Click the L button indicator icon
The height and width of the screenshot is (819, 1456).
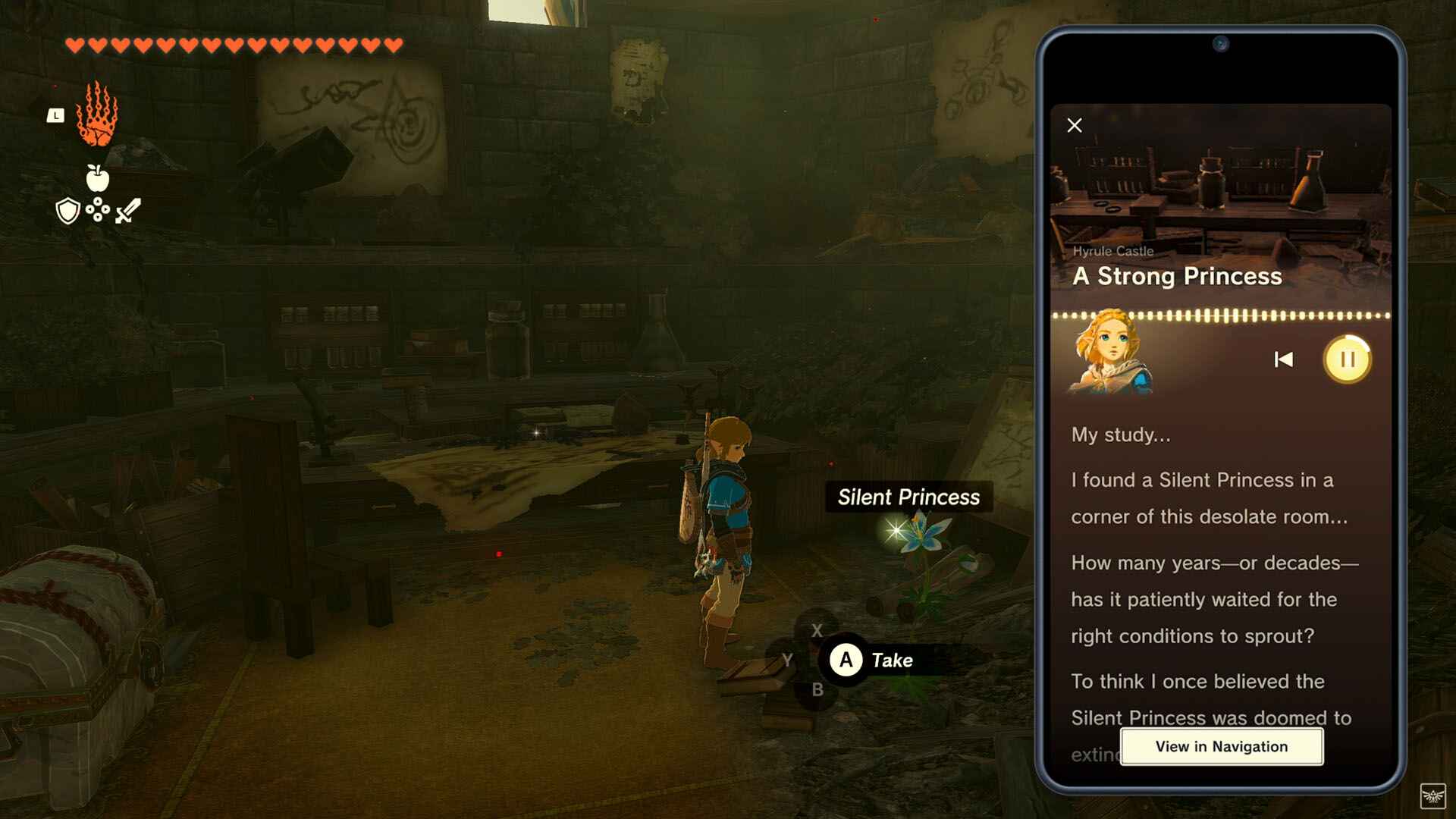pos(55,115)
